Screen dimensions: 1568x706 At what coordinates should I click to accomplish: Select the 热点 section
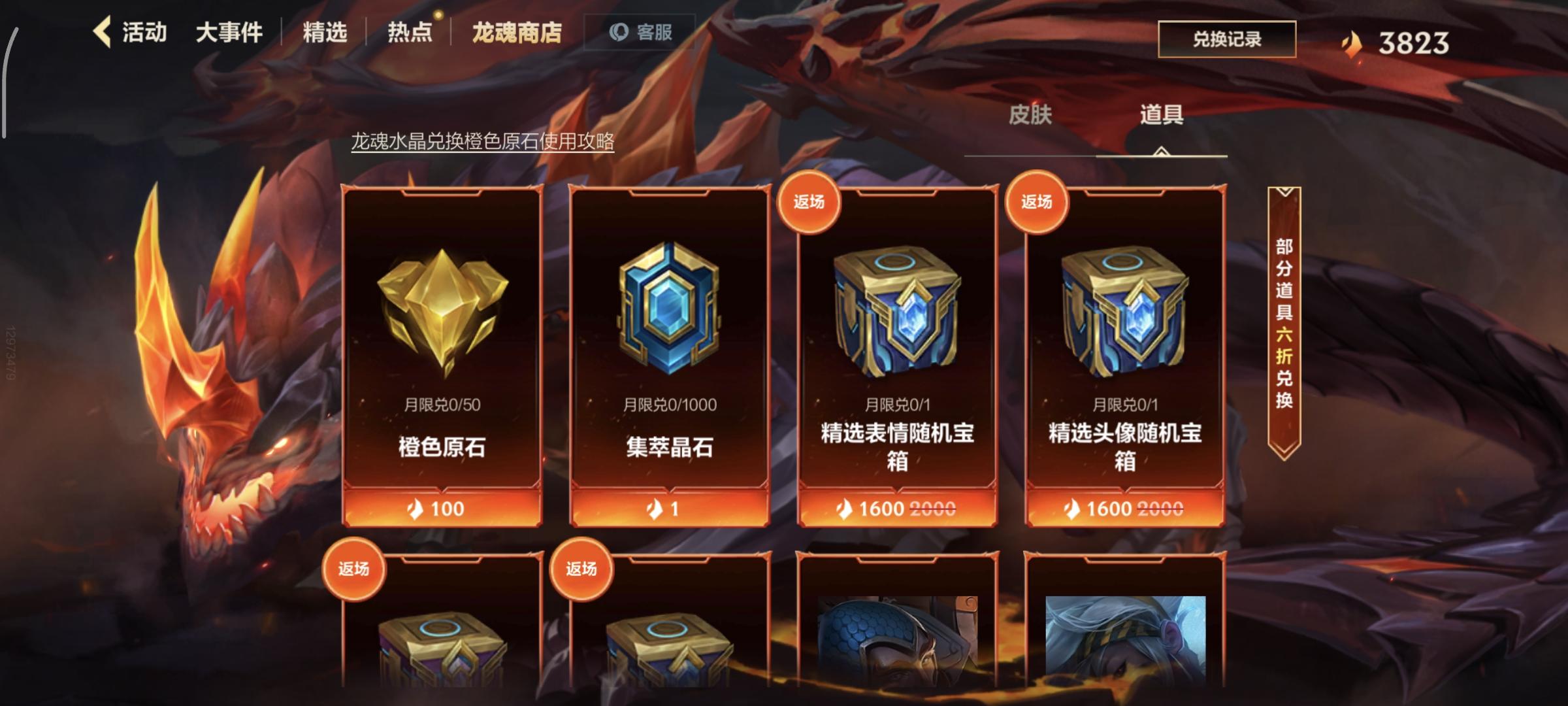point(409,33)
